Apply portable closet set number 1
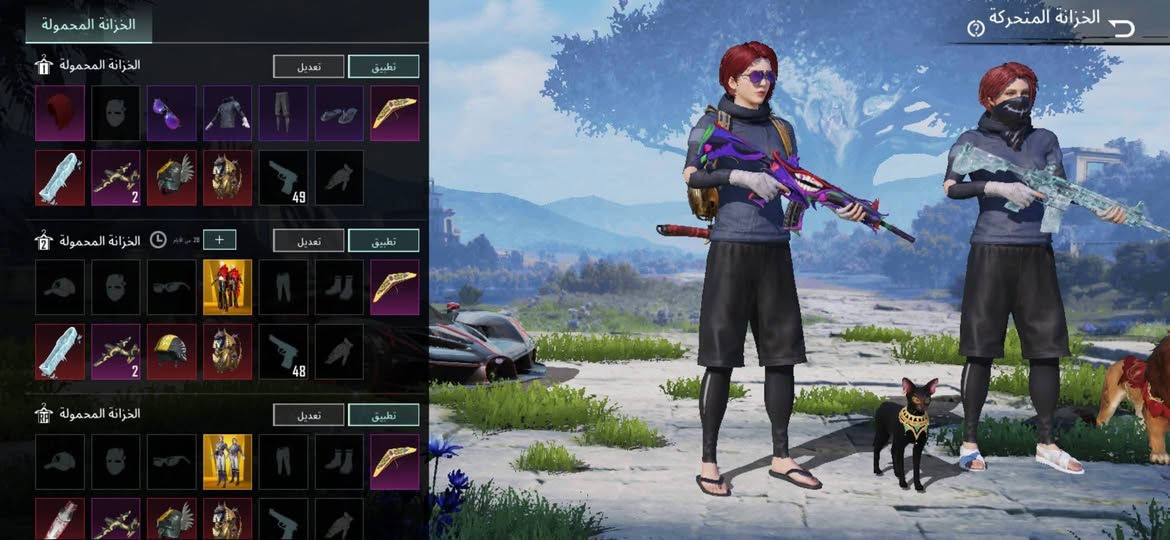 383,67
